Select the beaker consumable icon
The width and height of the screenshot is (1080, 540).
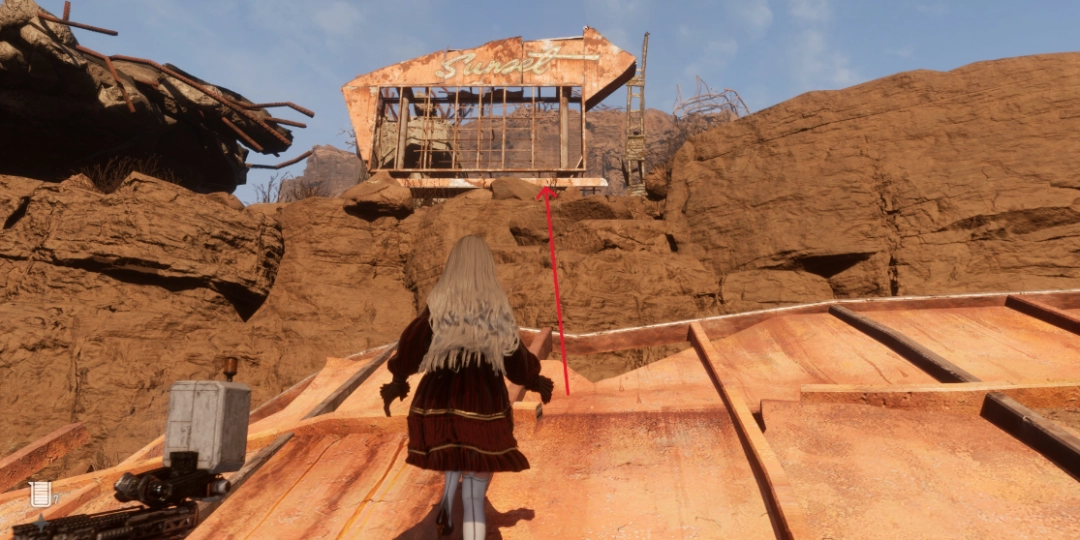(40, 493)
